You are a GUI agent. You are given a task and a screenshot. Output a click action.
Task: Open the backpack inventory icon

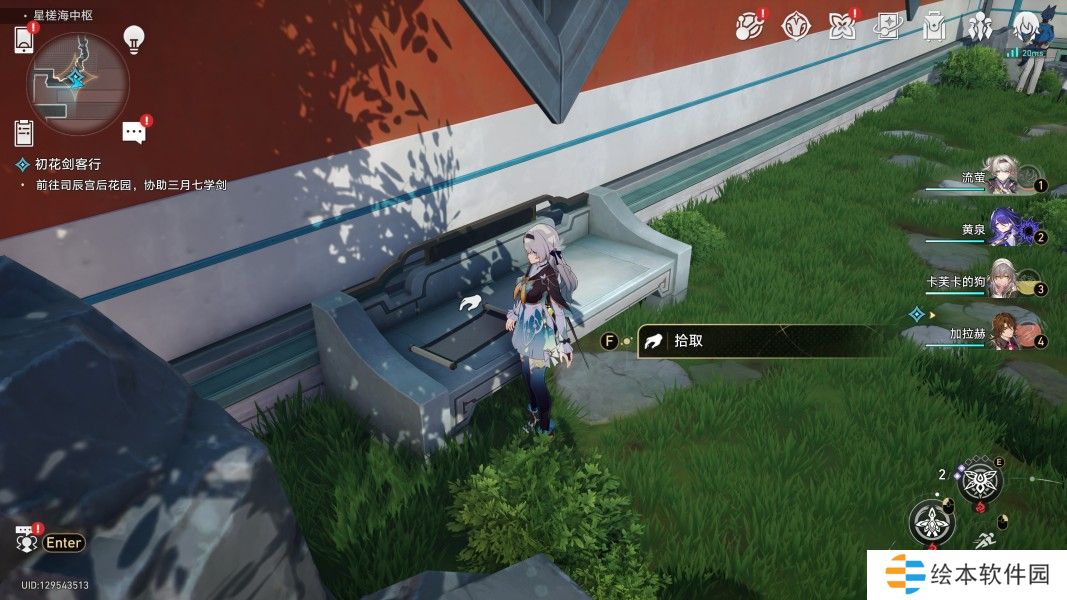934,26
